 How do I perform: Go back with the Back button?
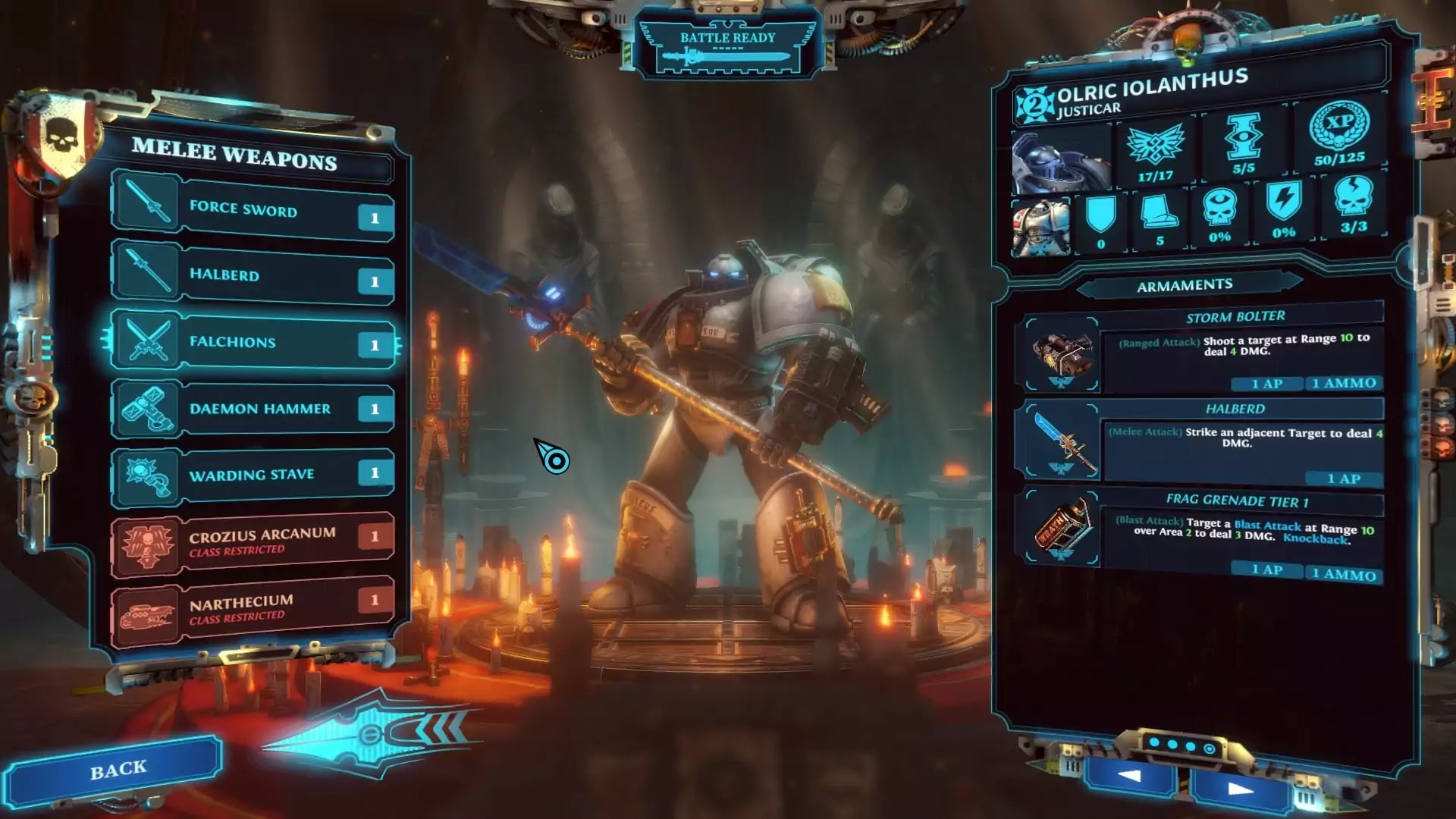tap(116, 770)
